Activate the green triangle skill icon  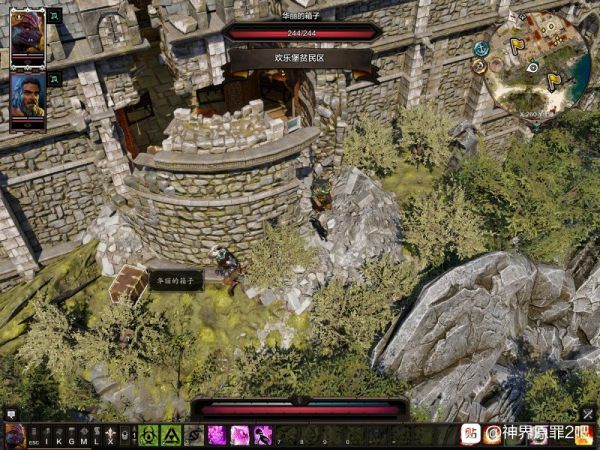(171, 435)
